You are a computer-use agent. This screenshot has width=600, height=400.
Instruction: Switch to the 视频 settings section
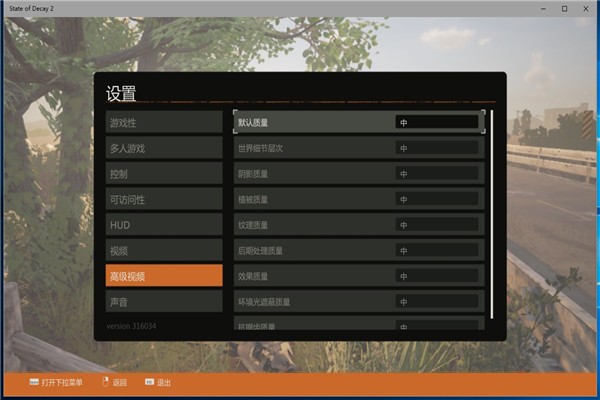click(x=164, y=250)
